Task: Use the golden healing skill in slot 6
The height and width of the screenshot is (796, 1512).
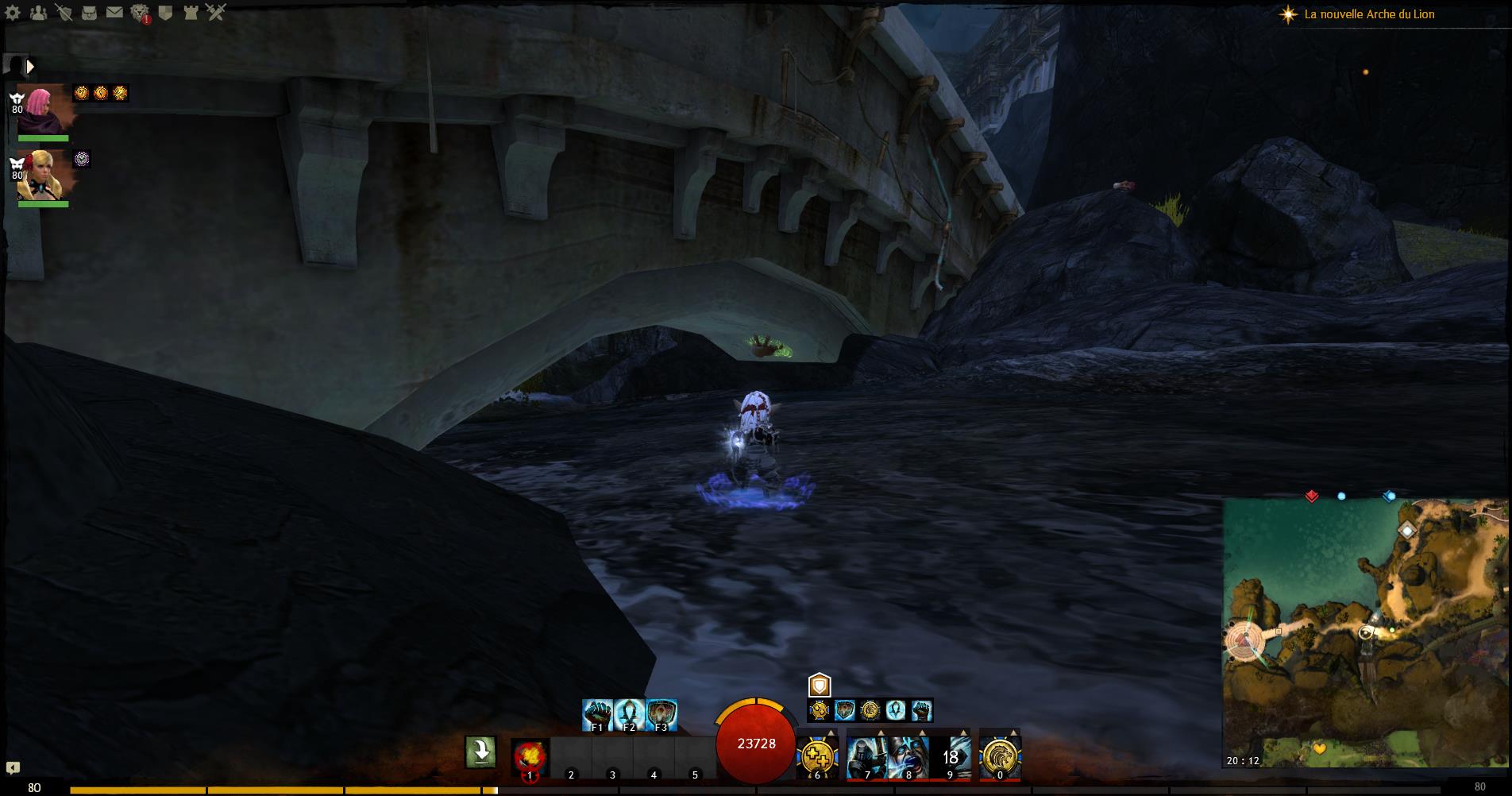Action: [818, 756]
